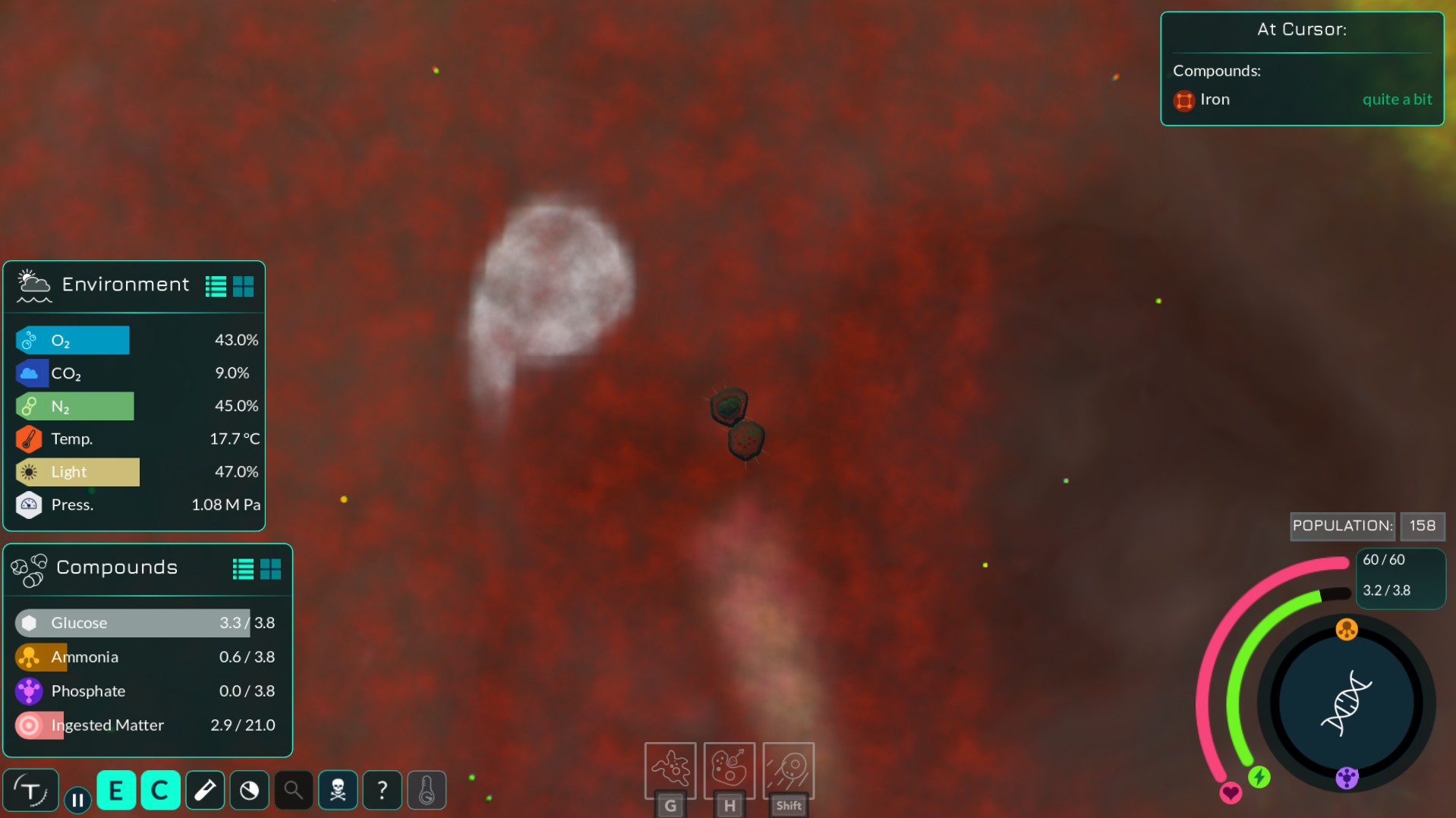Switch Compounds panel to list view
Screen dimensions: 1456x818
(x=243, y=569)
